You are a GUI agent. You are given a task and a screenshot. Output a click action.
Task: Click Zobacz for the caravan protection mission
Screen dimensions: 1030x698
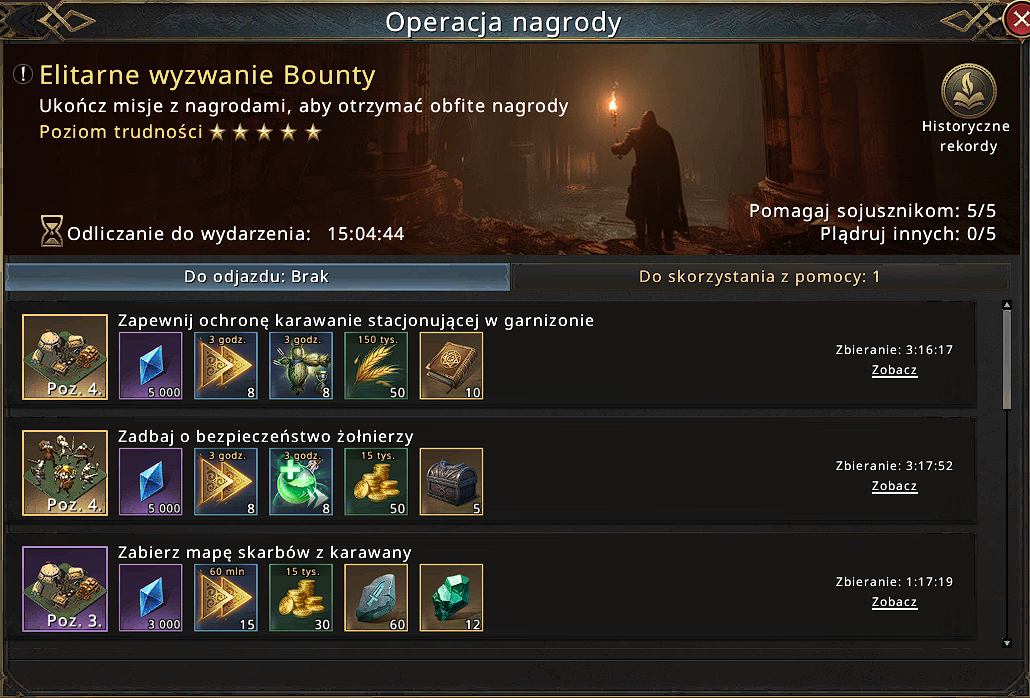tap(894, 370)
